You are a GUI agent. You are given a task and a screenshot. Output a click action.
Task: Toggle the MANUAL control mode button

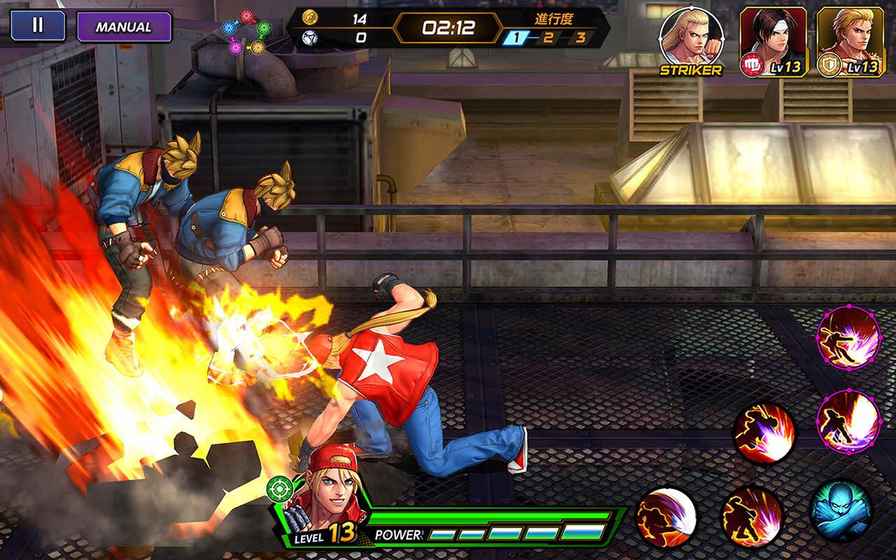[124, 27]
